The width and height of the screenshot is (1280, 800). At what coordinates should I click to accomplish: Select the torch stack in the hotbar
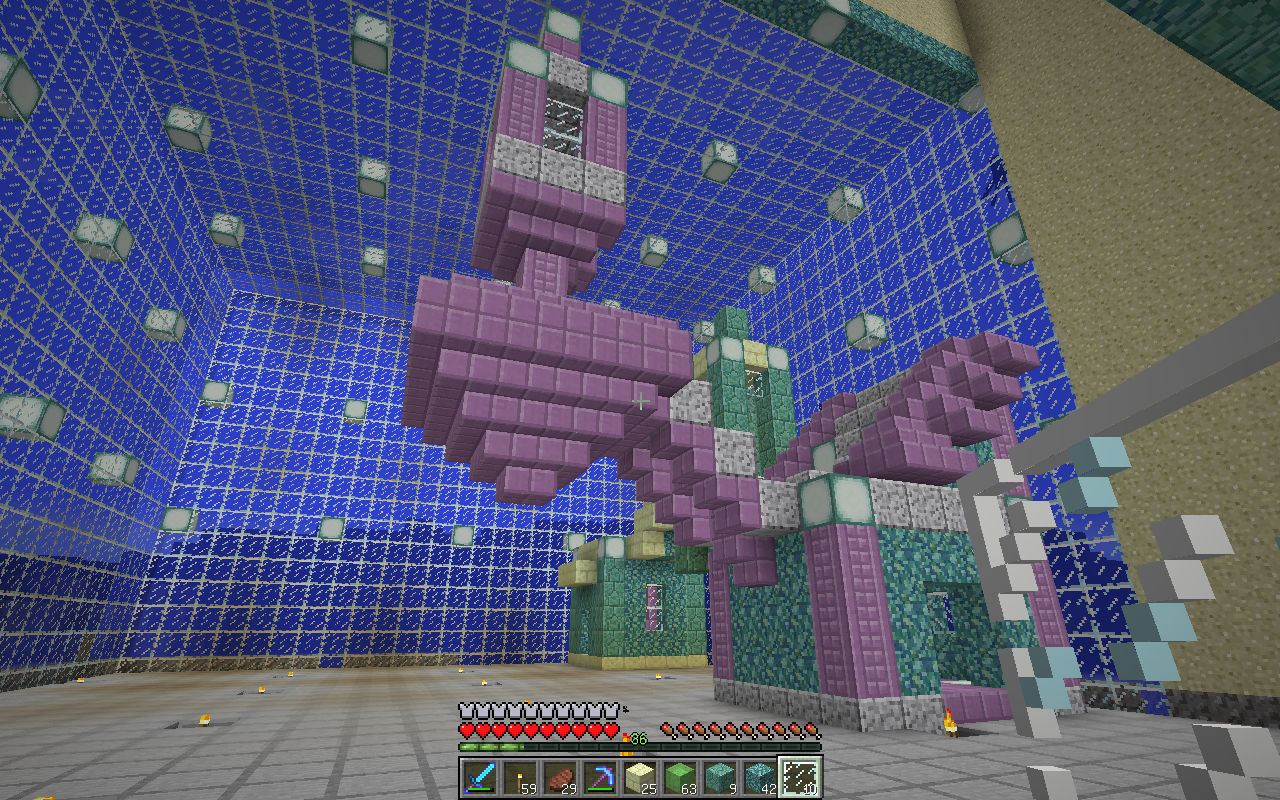520,777
